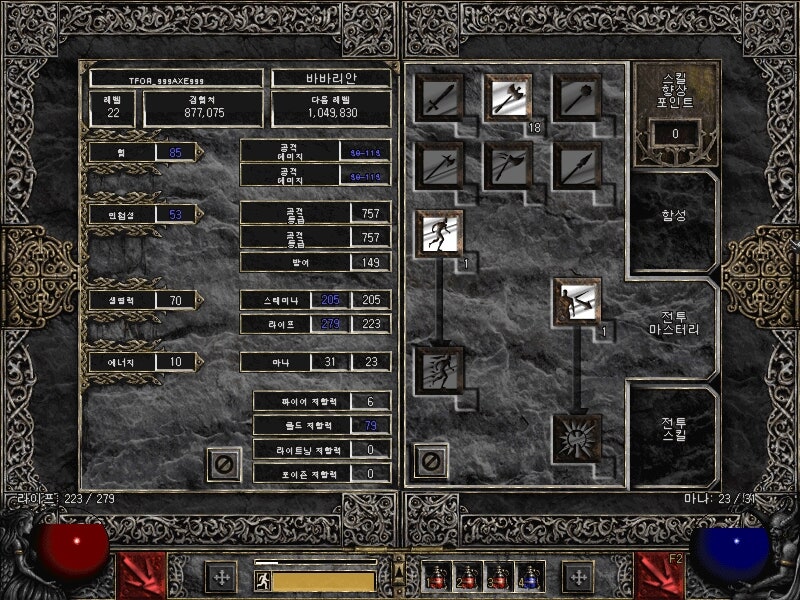
Task: Click the Polearm Mastery skill icon
Action: point(439,166)
